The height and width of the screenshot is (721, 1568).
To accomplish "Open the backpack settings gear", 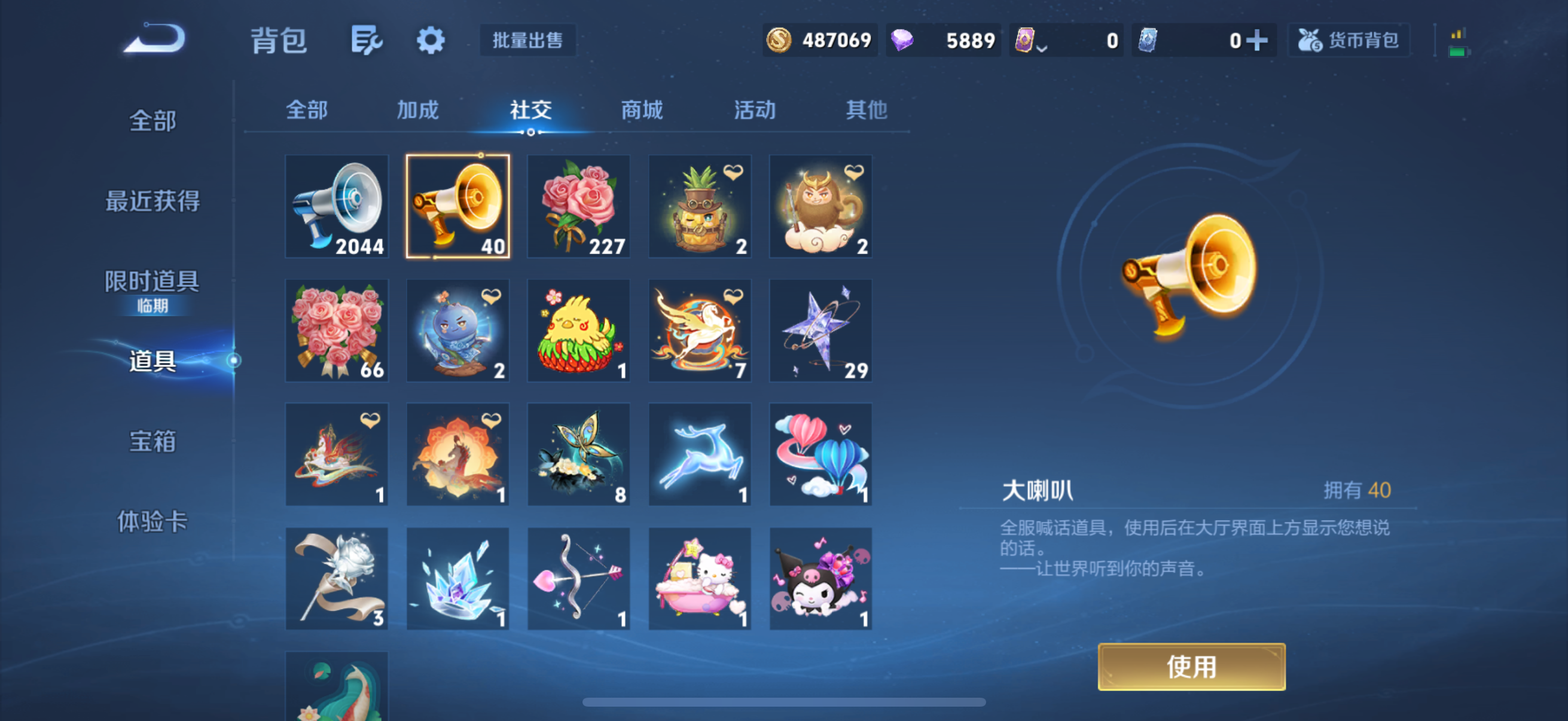I will point(431,41).
